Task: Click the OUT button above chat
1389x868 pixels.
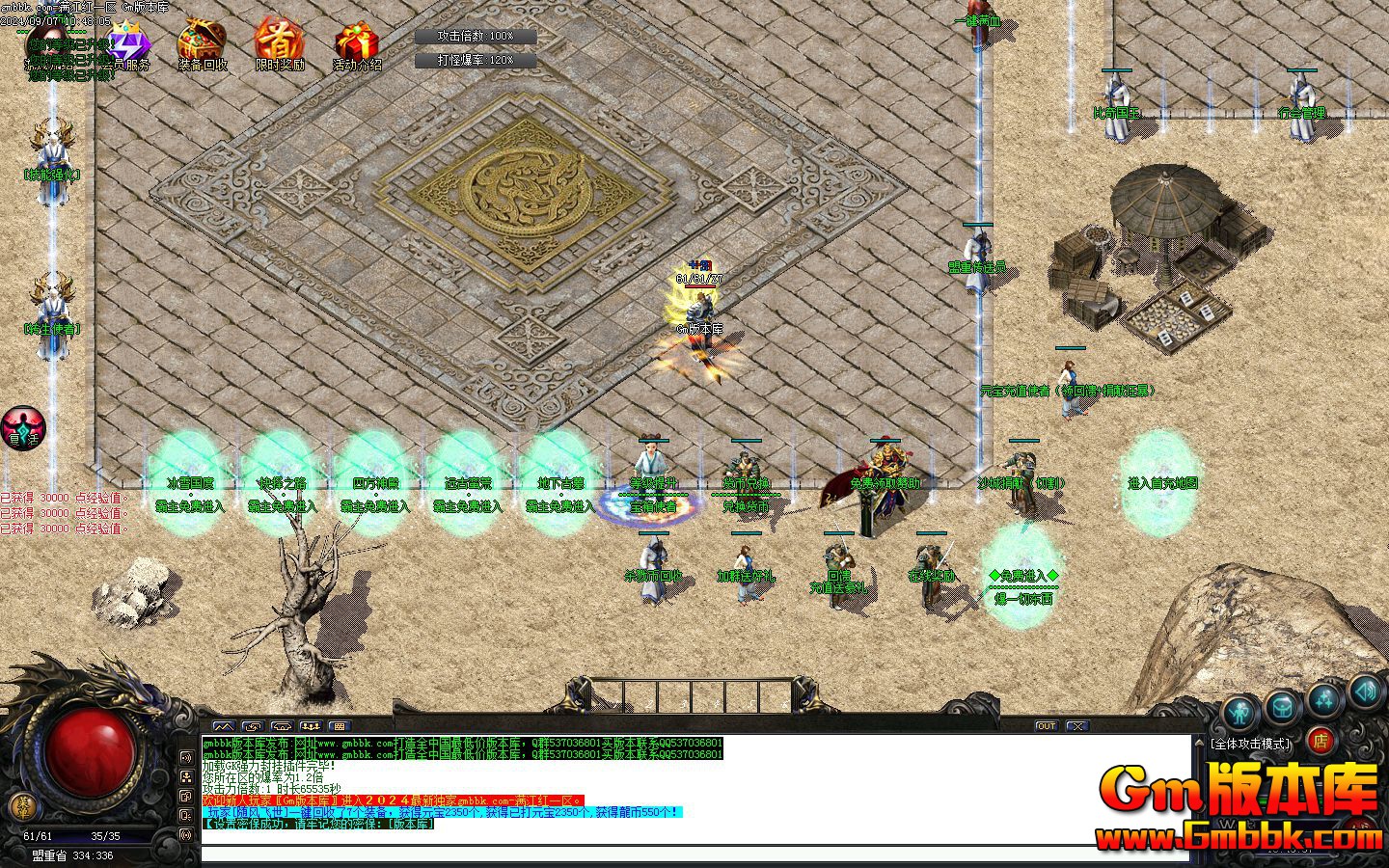Action: pos(1047,726)
